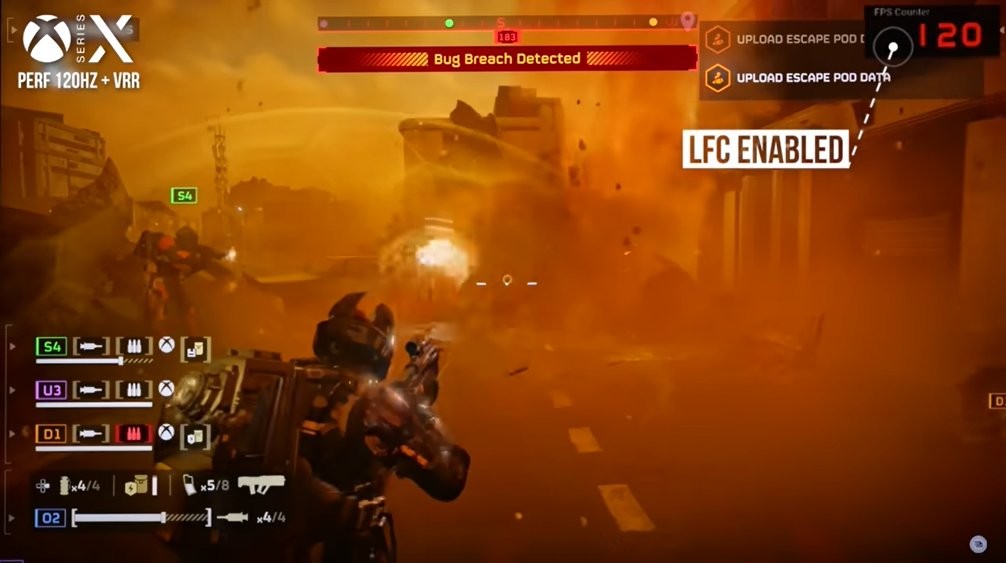Click U3's ammo magazines icon
The width and height of the screenshot is (1006, 563).
click(x=134, y=390)
